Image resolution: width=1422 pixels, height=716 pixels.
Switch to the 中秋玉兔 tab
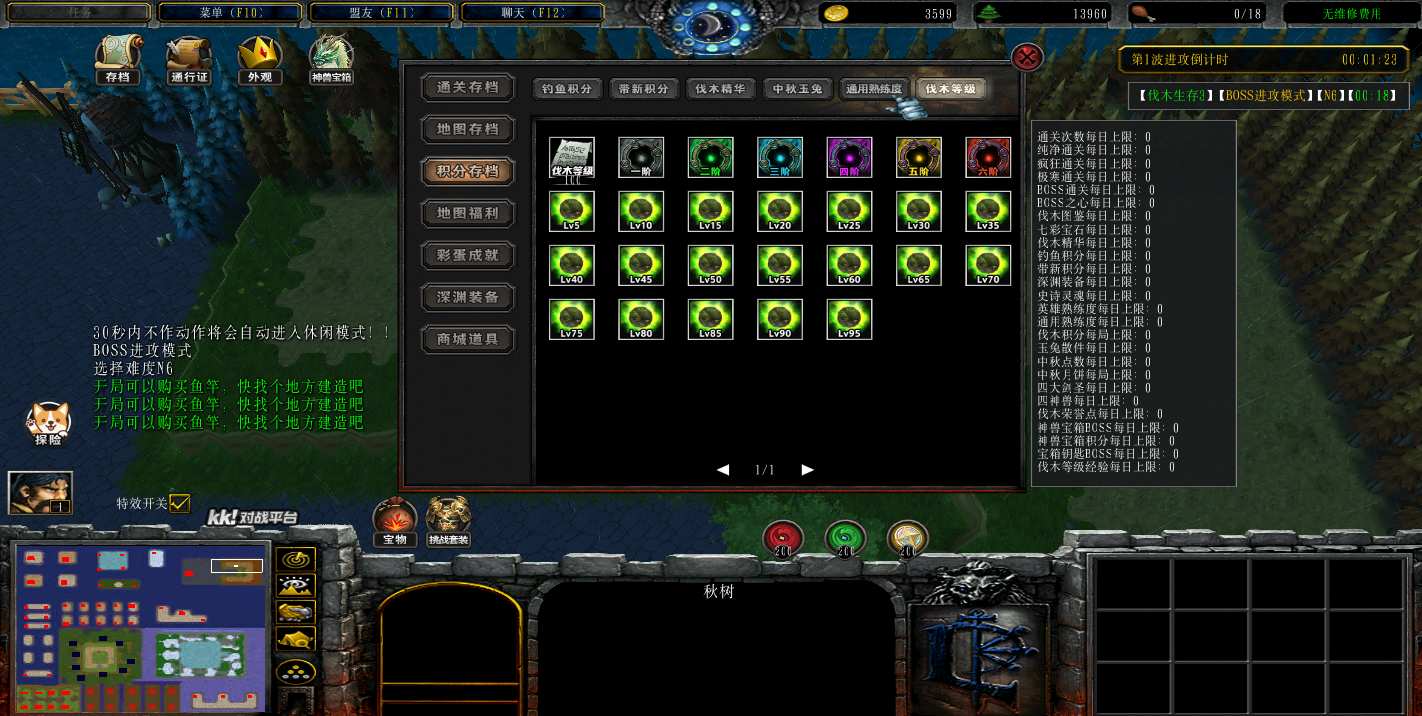pos(797,89)
